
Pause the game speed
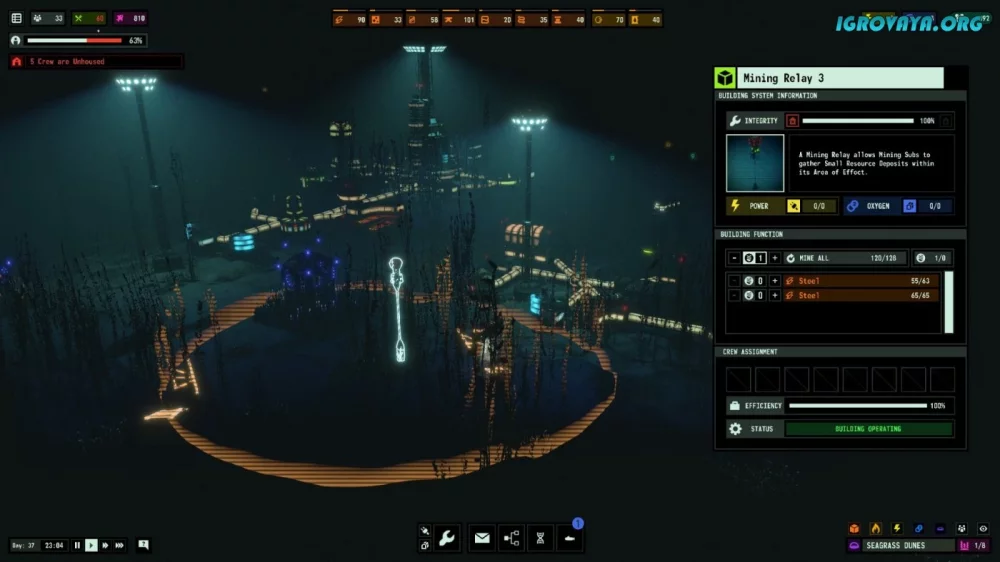[x=77, y=545]
